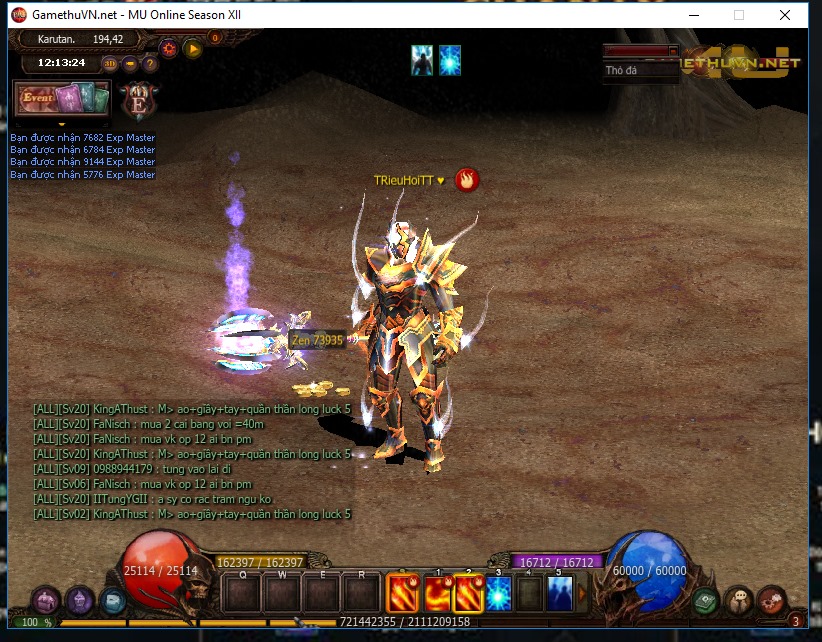Open the purple helmet character button
The width and height of the screenshot is (822, 642).
coord(80,600)
